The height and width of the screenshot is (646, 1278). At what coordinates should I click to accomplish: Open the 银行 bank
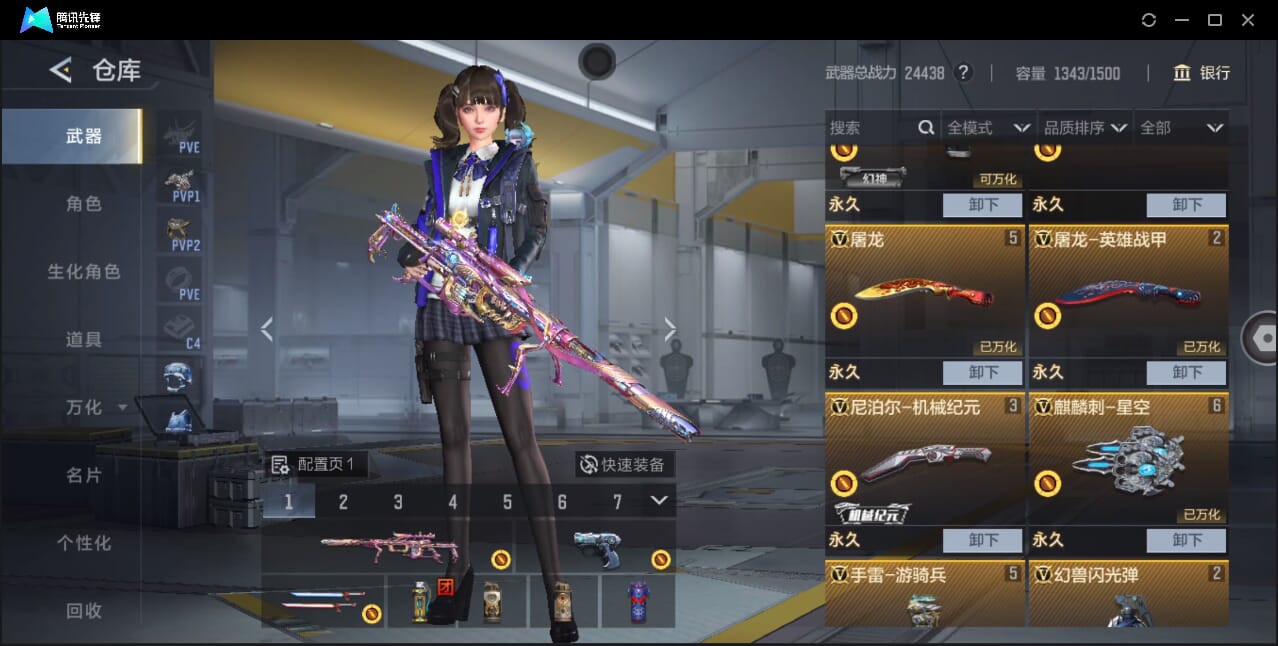(1202, 73)
